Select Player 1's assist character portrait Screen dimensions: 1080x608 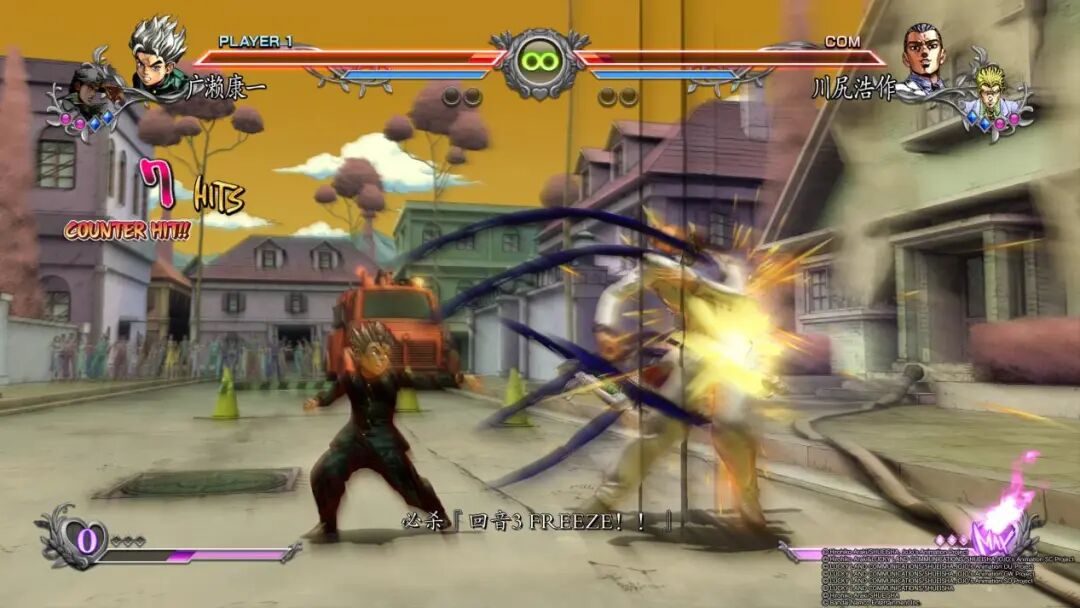(93, 92)
